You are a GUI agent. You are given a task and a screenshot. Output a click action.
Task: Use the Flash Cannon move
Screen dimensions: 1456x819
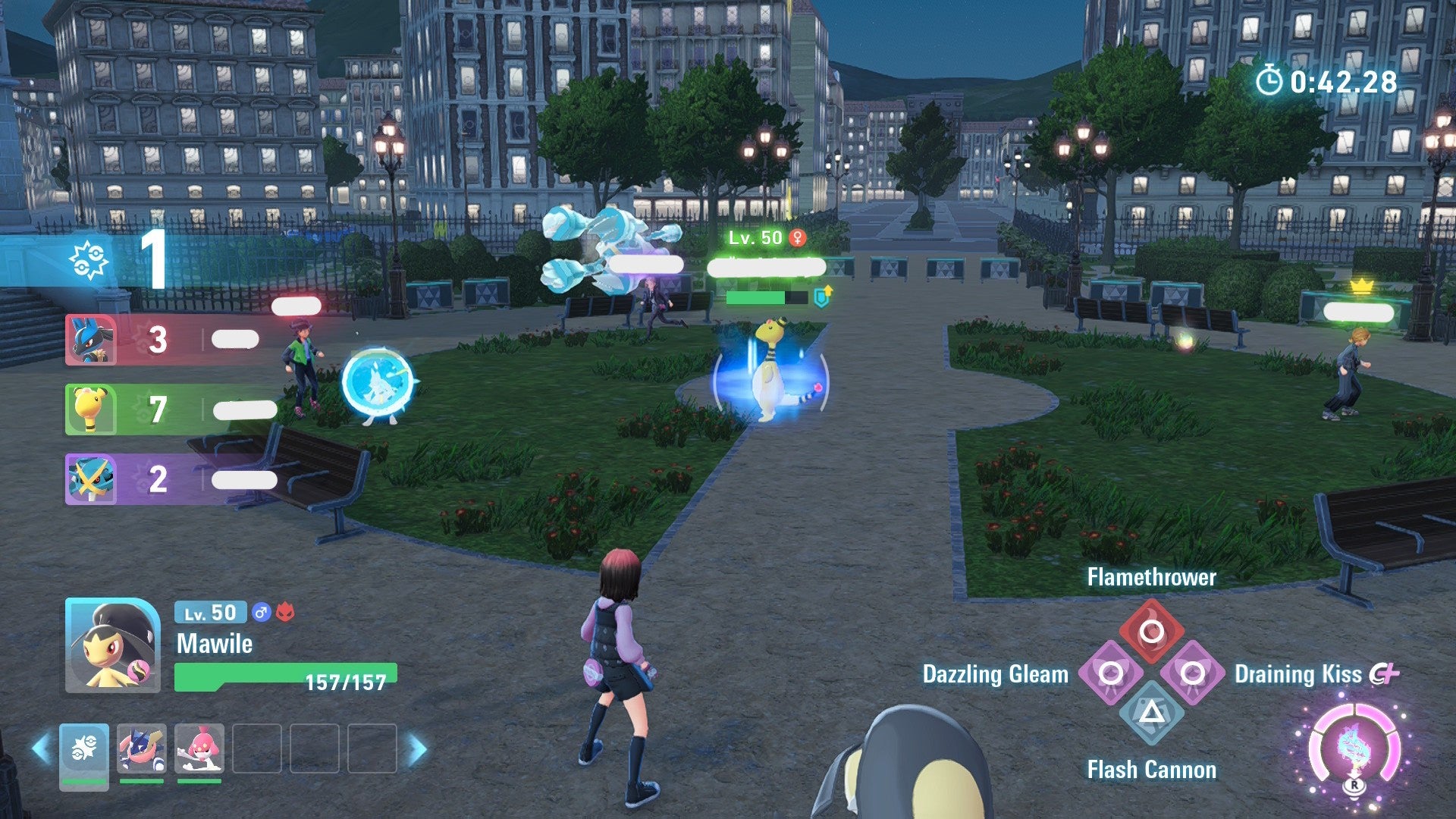point(1151,713)
